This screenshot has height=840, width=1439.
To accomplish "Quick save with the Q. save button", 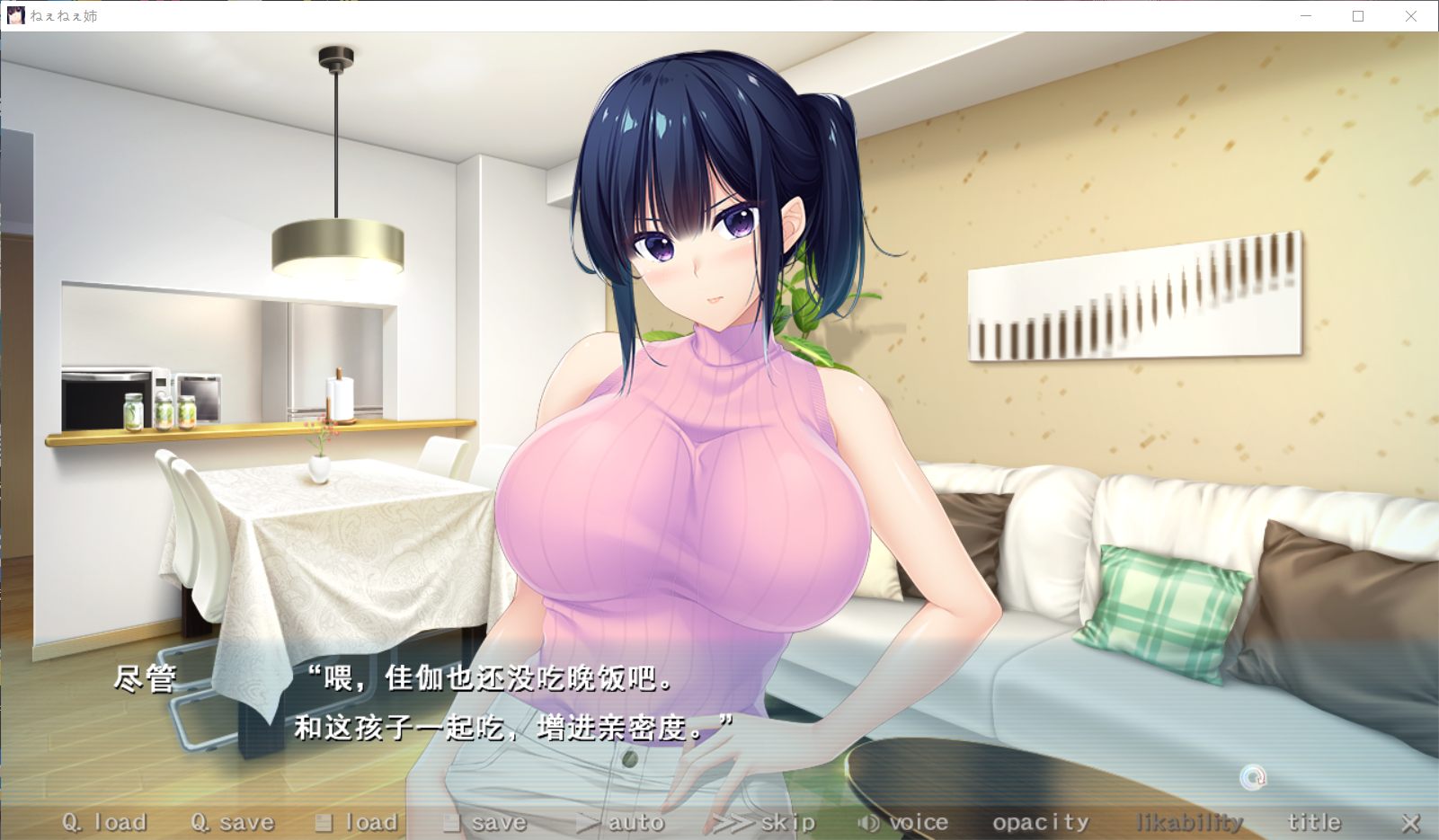I will coord(233,822).
